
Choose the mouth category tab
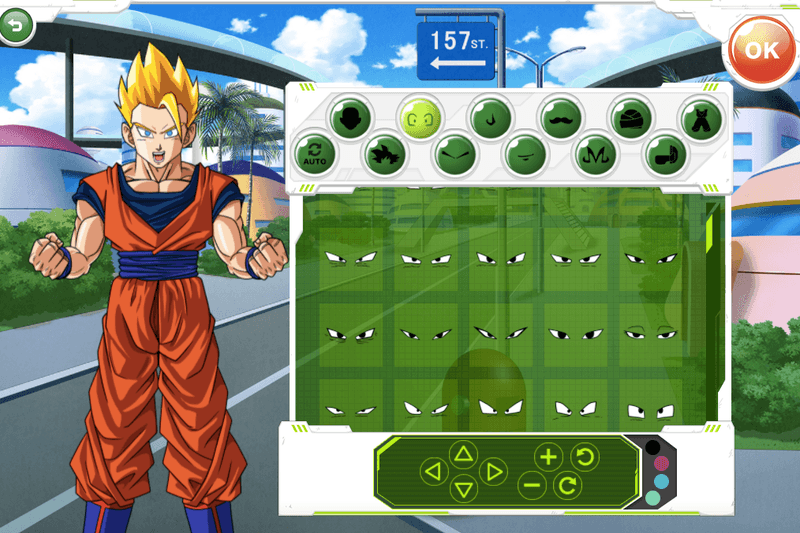(x=523, y=154)
